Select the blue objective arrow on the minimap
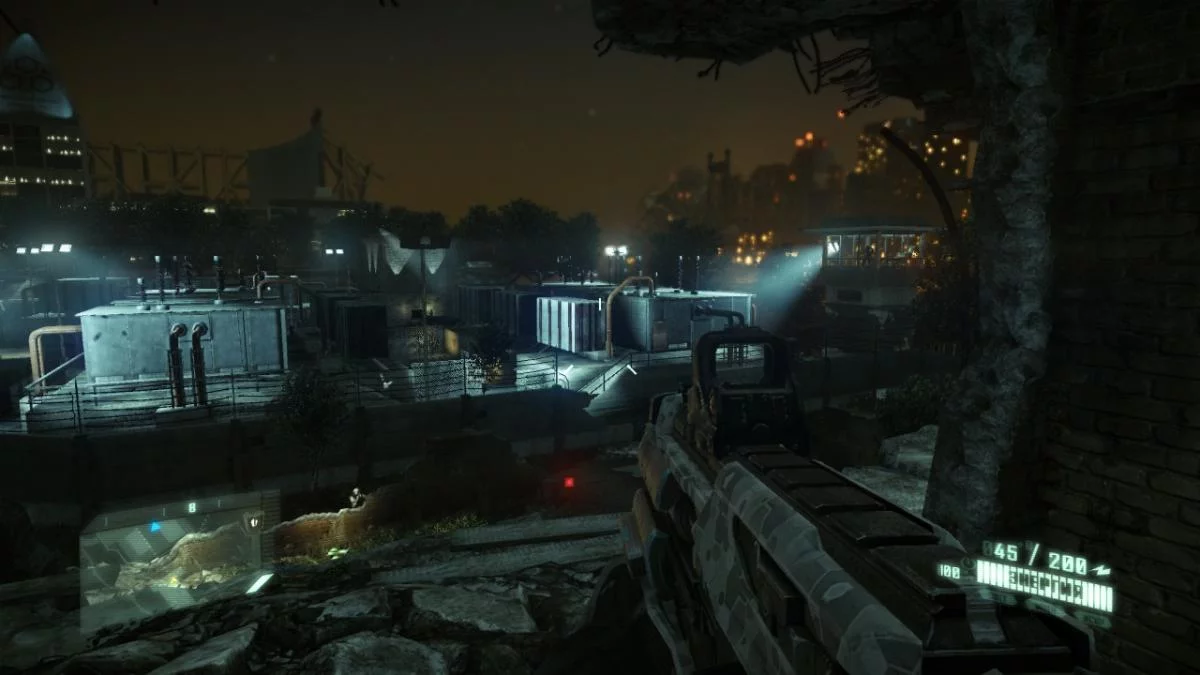The width and height of the screenshot is (1200, 675). (x=155, y=526)
